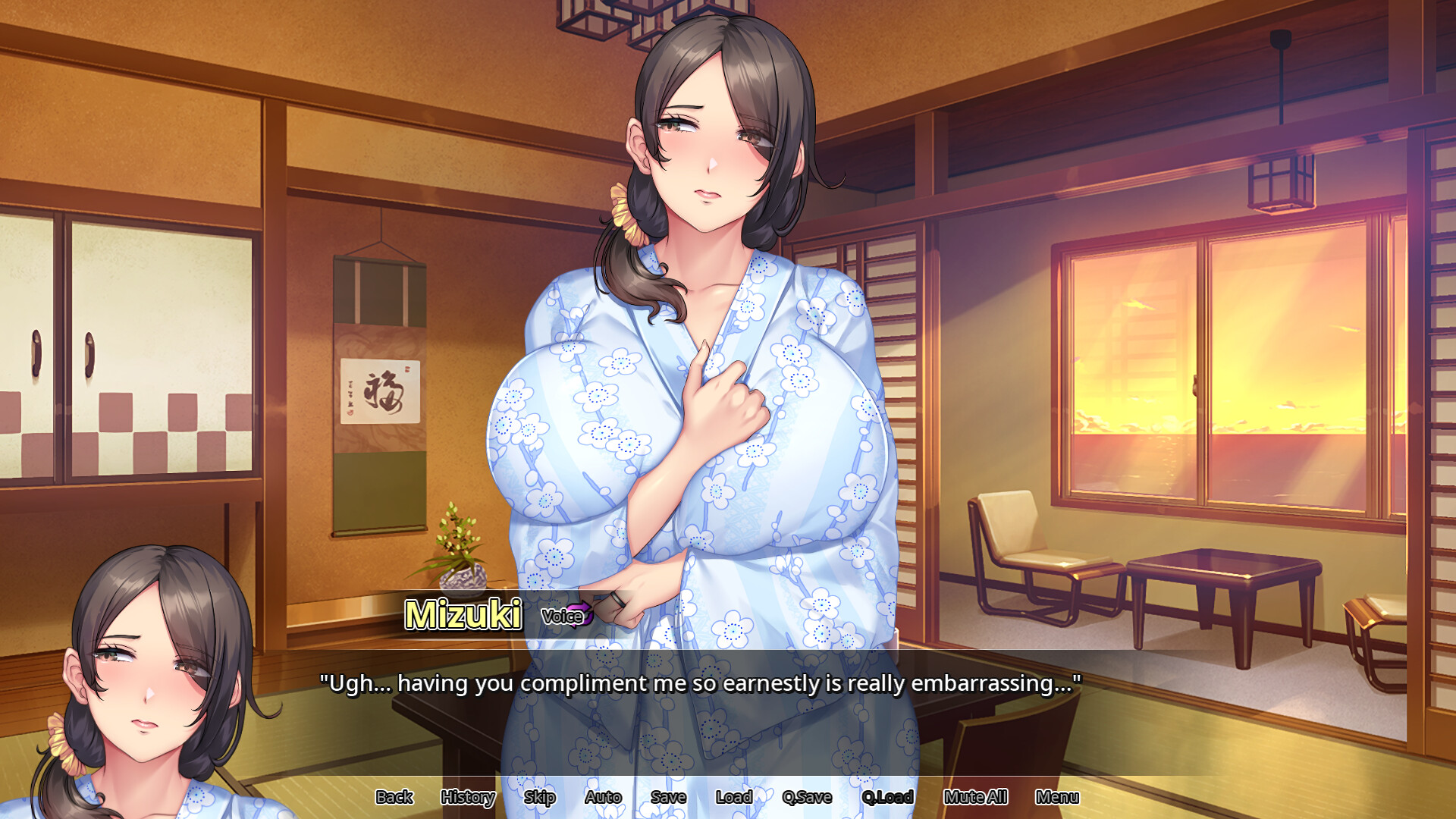Open the Save screen

tap(668, 797)
